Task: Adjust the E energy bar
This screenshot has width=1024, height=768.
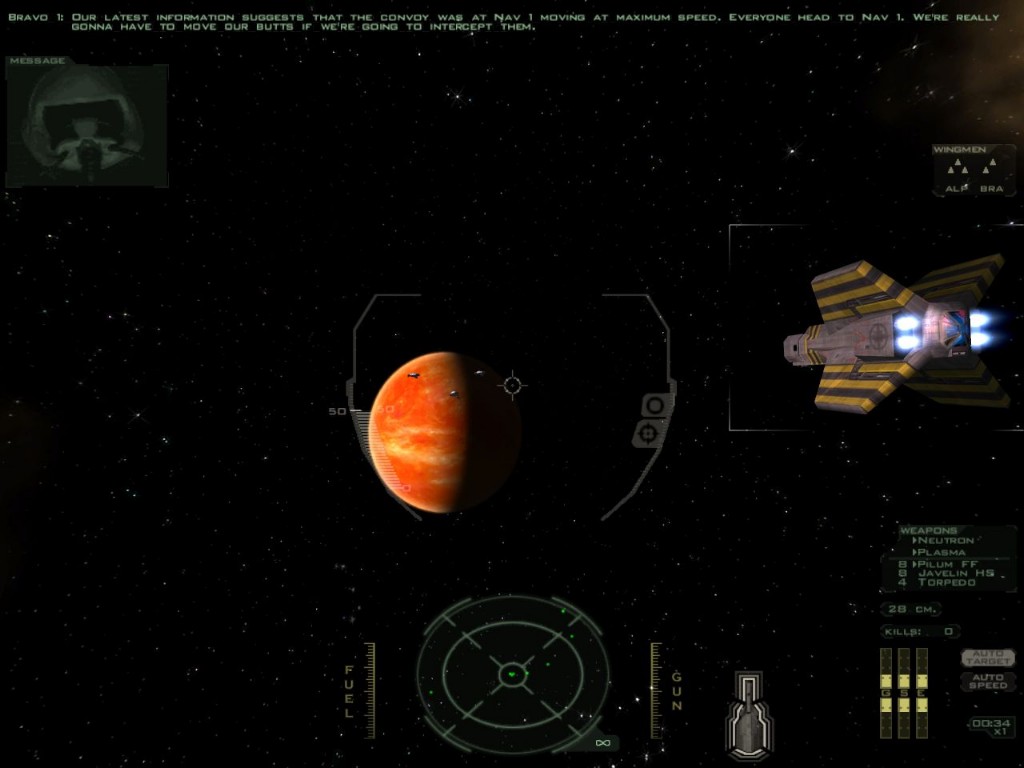Action: tap(921, 693)
